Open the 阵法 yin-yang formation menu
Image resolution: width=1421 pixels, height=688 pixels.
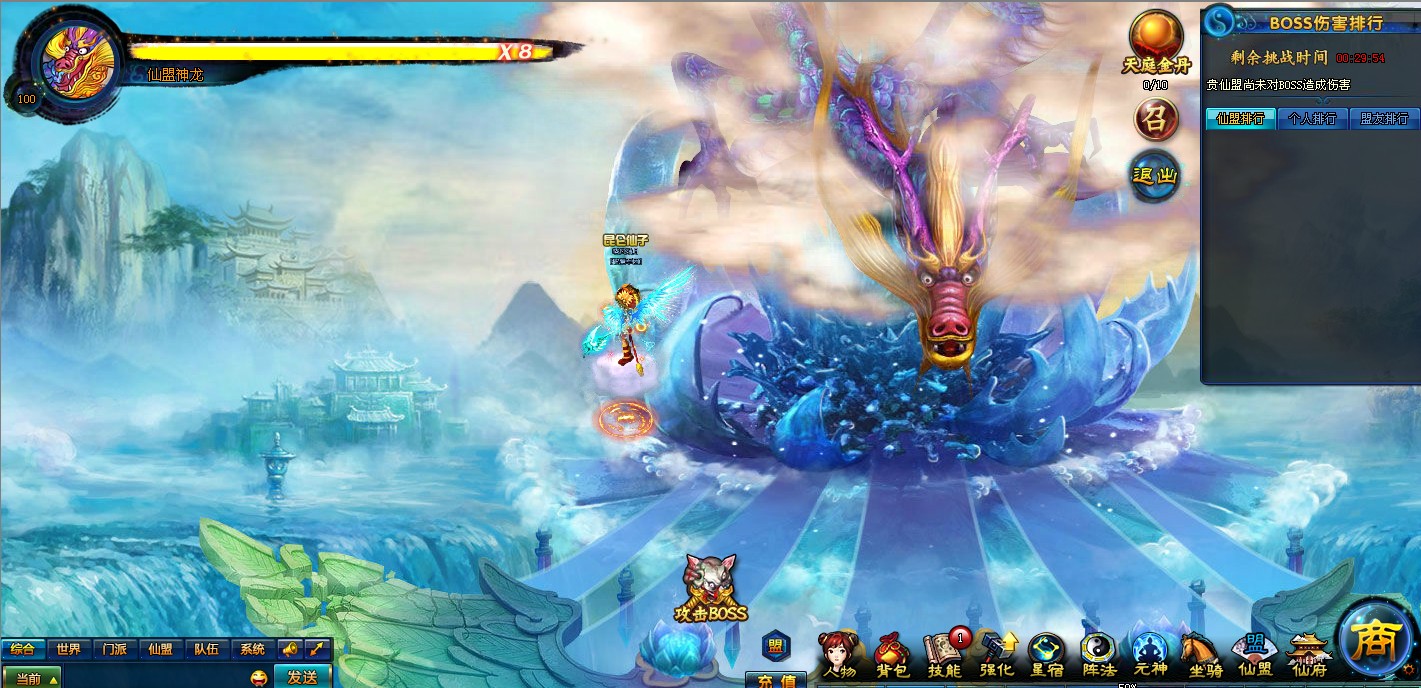[1099, 655]
